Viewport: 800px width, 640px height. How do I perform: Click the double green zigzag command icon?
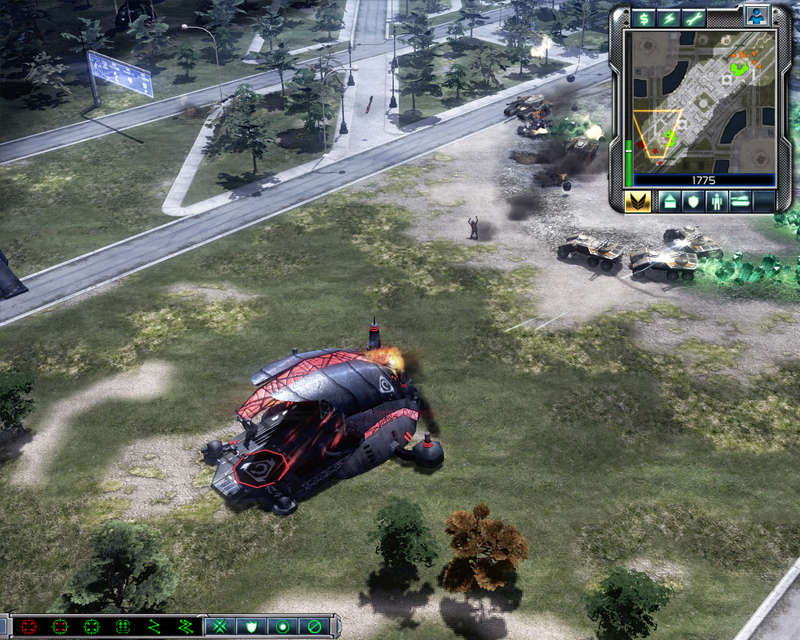click(186, 627)
